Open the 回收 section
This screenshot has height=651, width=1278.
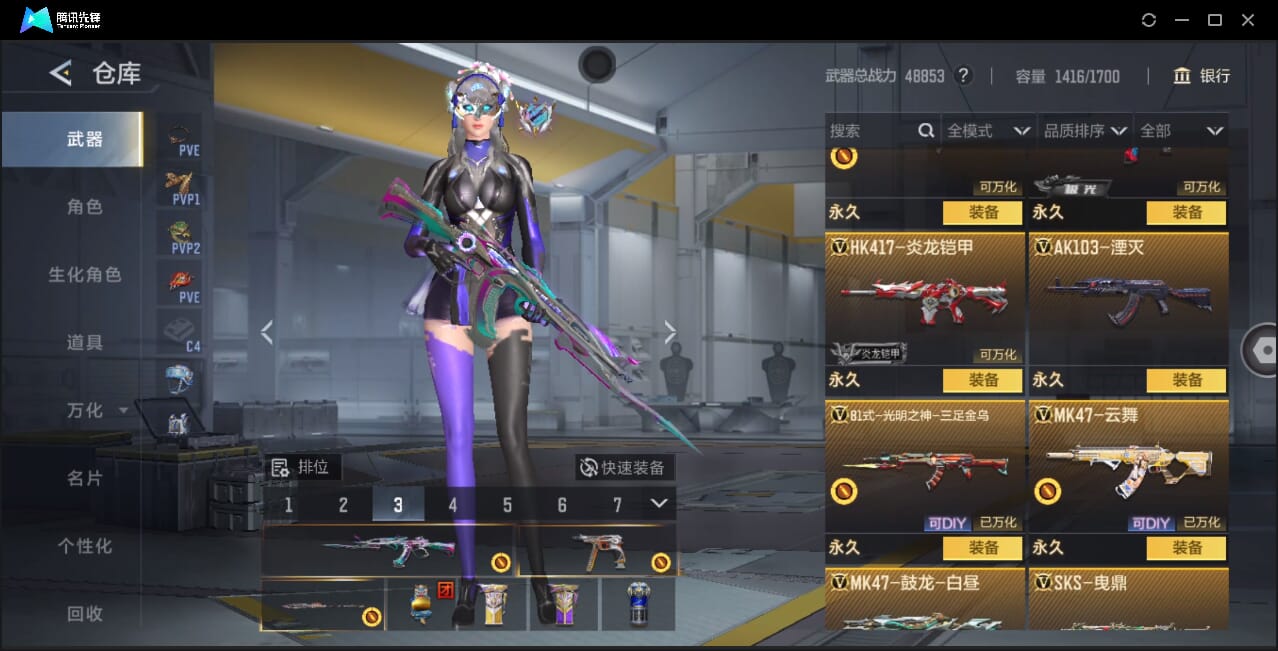(x=85, y=614)
